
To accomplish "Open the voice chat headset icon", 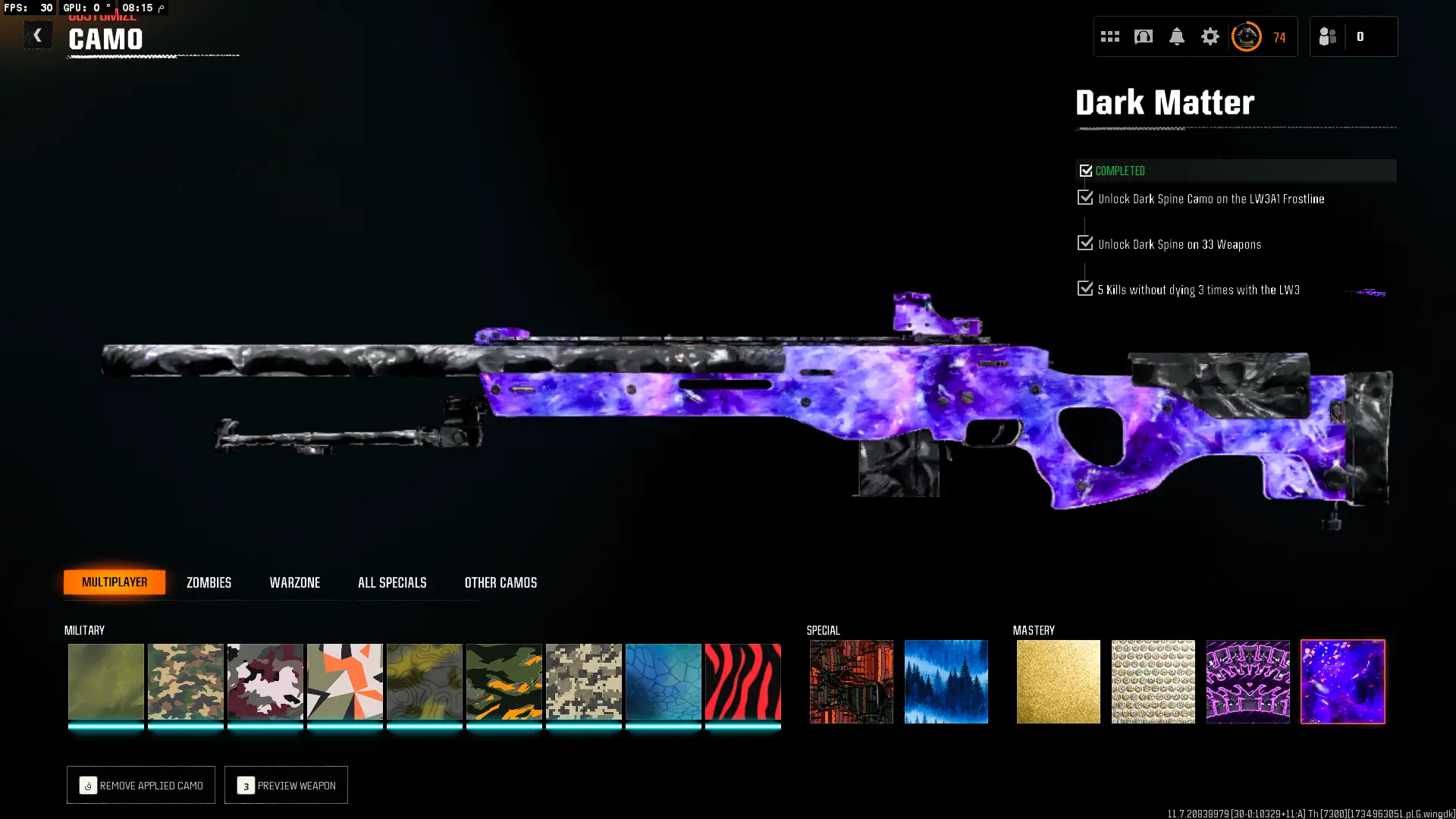I will tap(1143, 36).
